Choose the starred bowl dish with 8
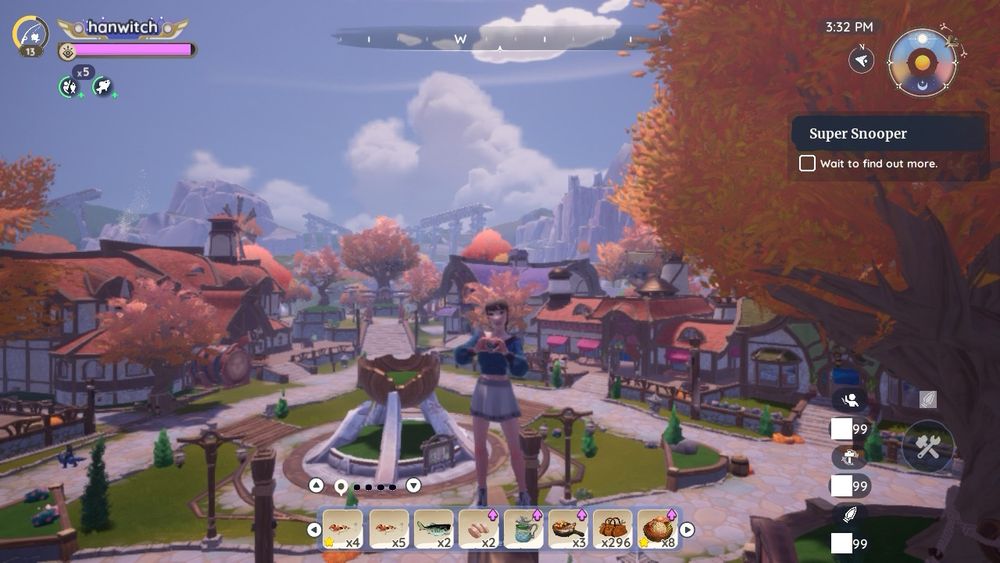 tap(657, 528)
